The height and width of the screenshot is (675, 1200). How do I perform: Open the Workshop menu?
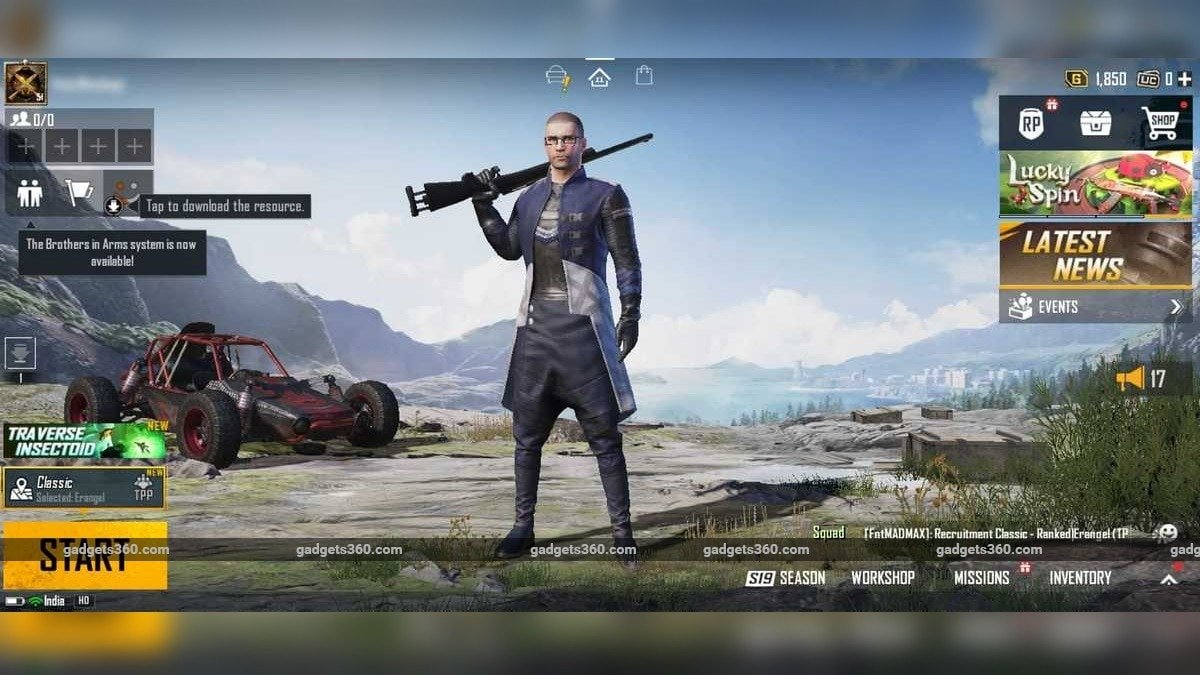coord(882,578)
